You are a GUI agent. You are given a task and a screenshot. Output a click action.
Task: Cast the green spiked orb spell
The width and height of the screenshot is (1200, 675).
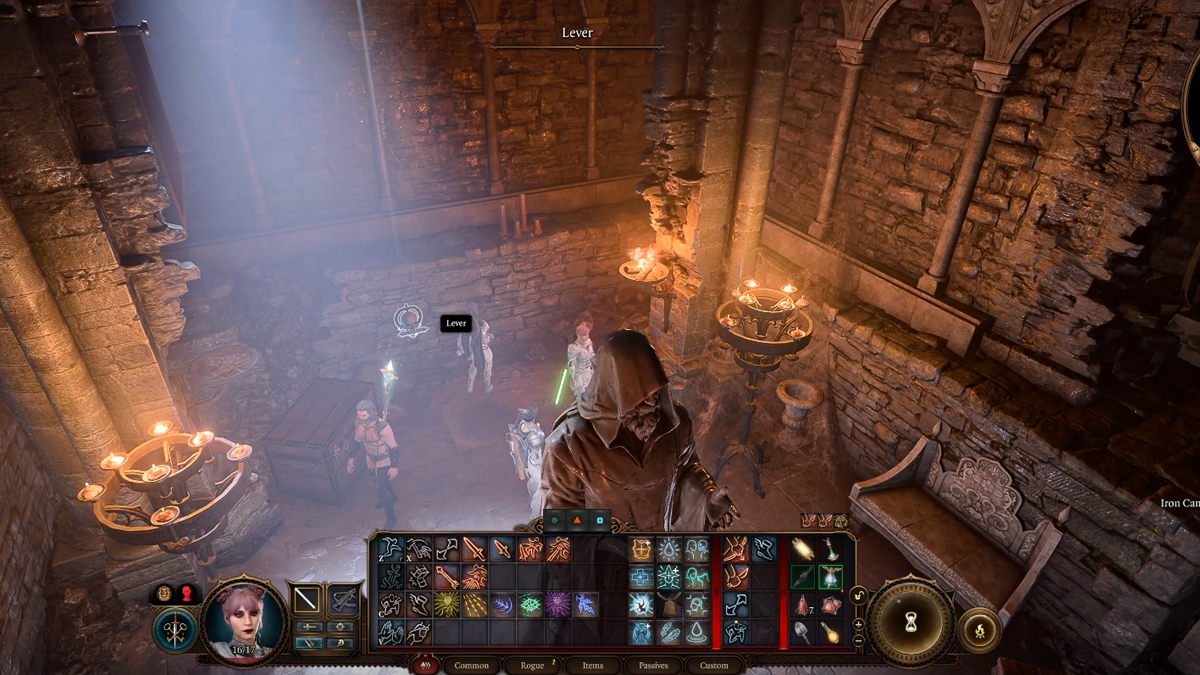pyautogui.click(x=530, y=605)
